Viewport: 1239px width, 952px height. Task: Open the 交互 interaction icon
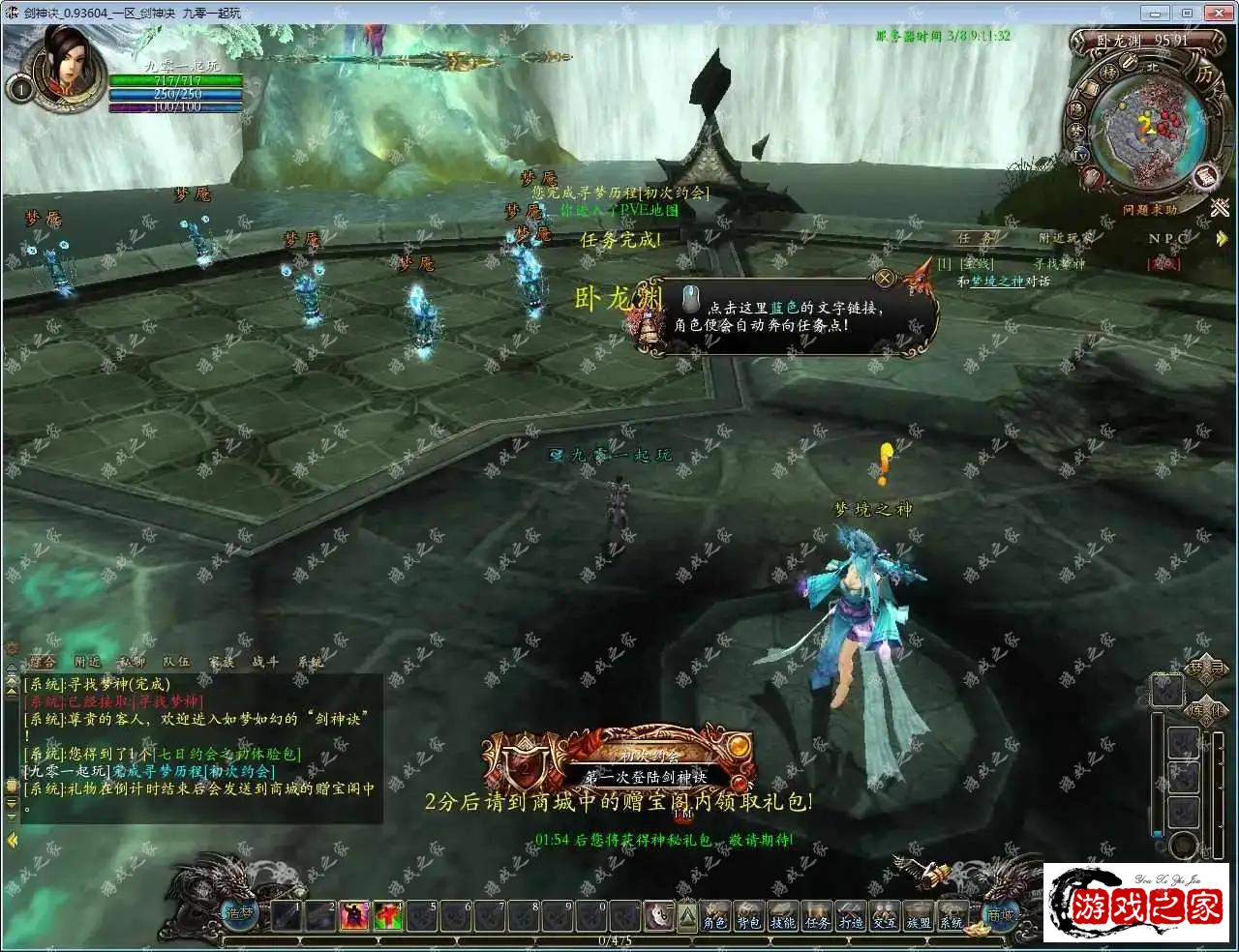click(x=883, y=916)
